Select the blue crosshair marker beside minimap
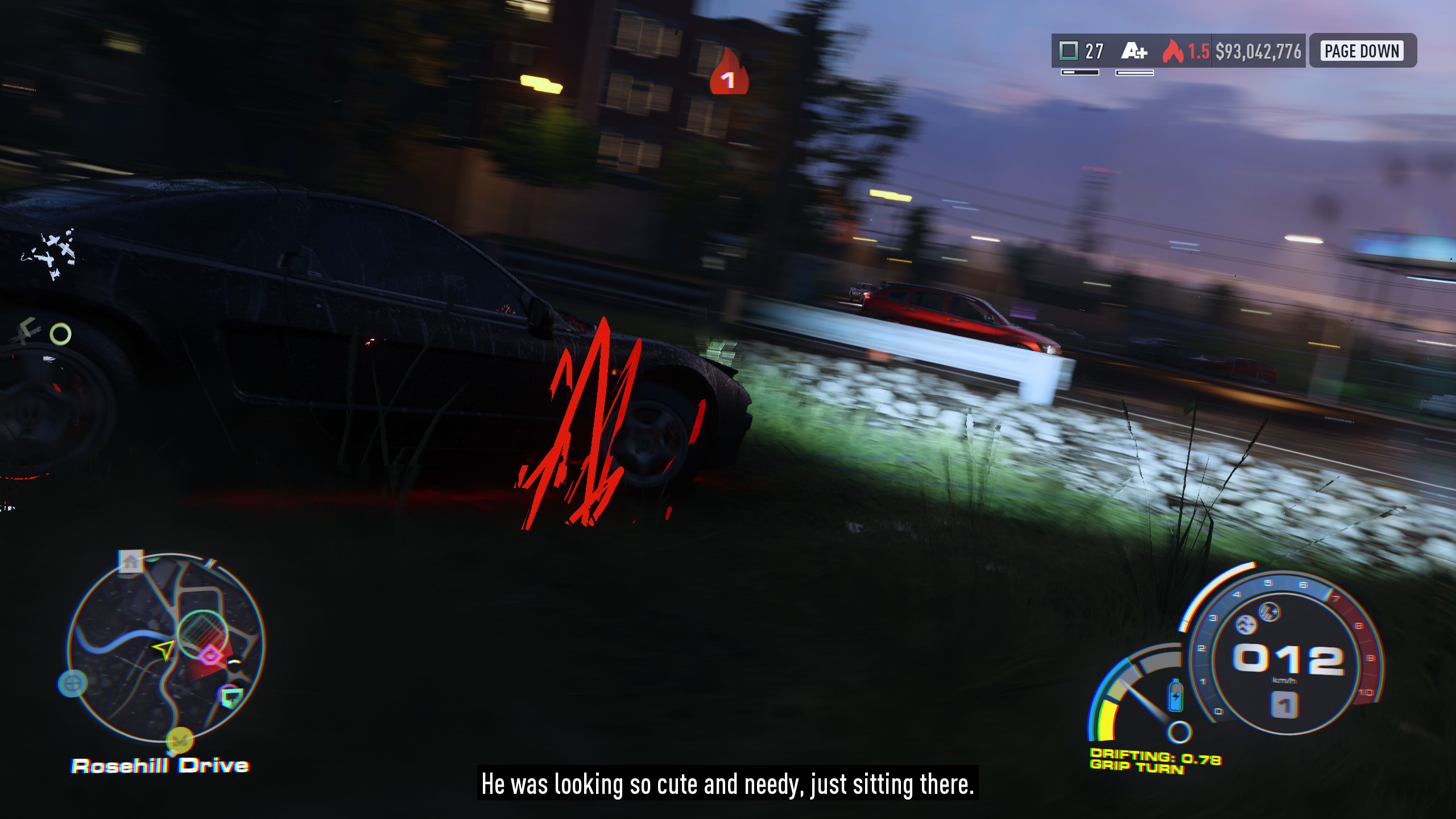1456x819 pixels. [x=73, y=682]
